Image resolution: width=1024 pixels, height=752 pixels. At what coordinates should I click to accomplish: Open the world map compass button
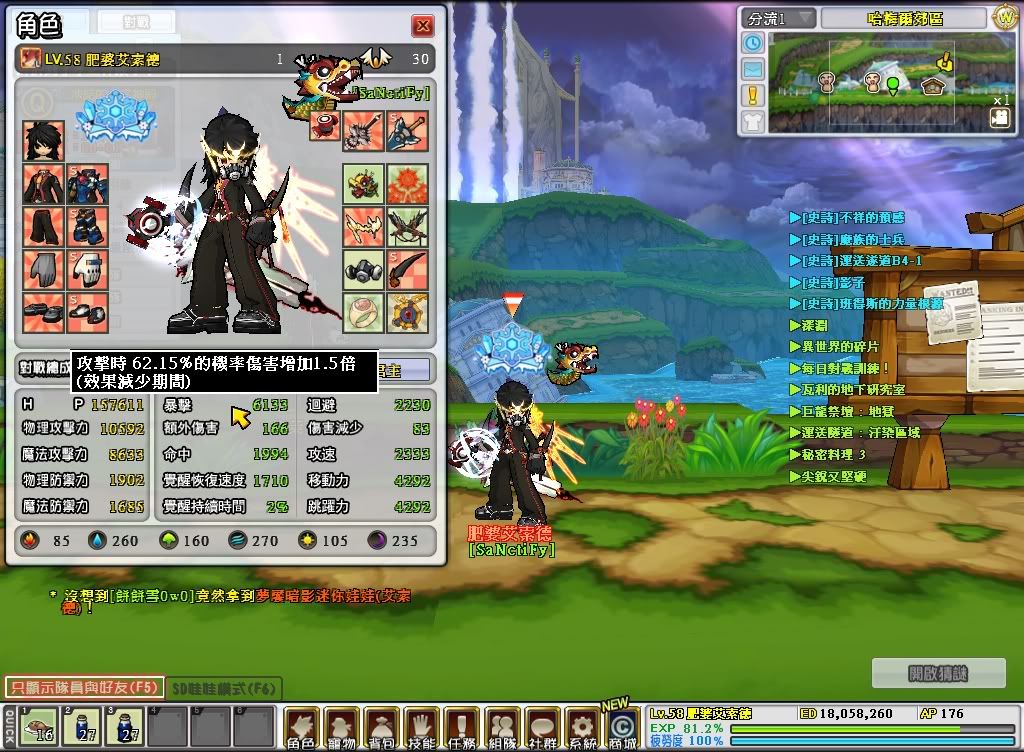coord(1004,17)
